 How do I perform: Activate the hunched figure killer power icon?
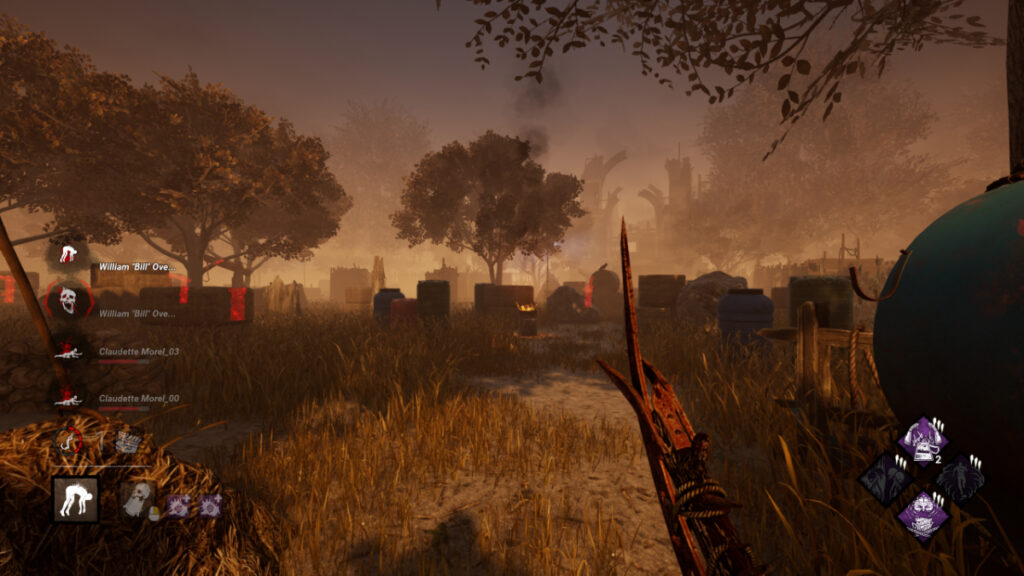coord(75,498)
